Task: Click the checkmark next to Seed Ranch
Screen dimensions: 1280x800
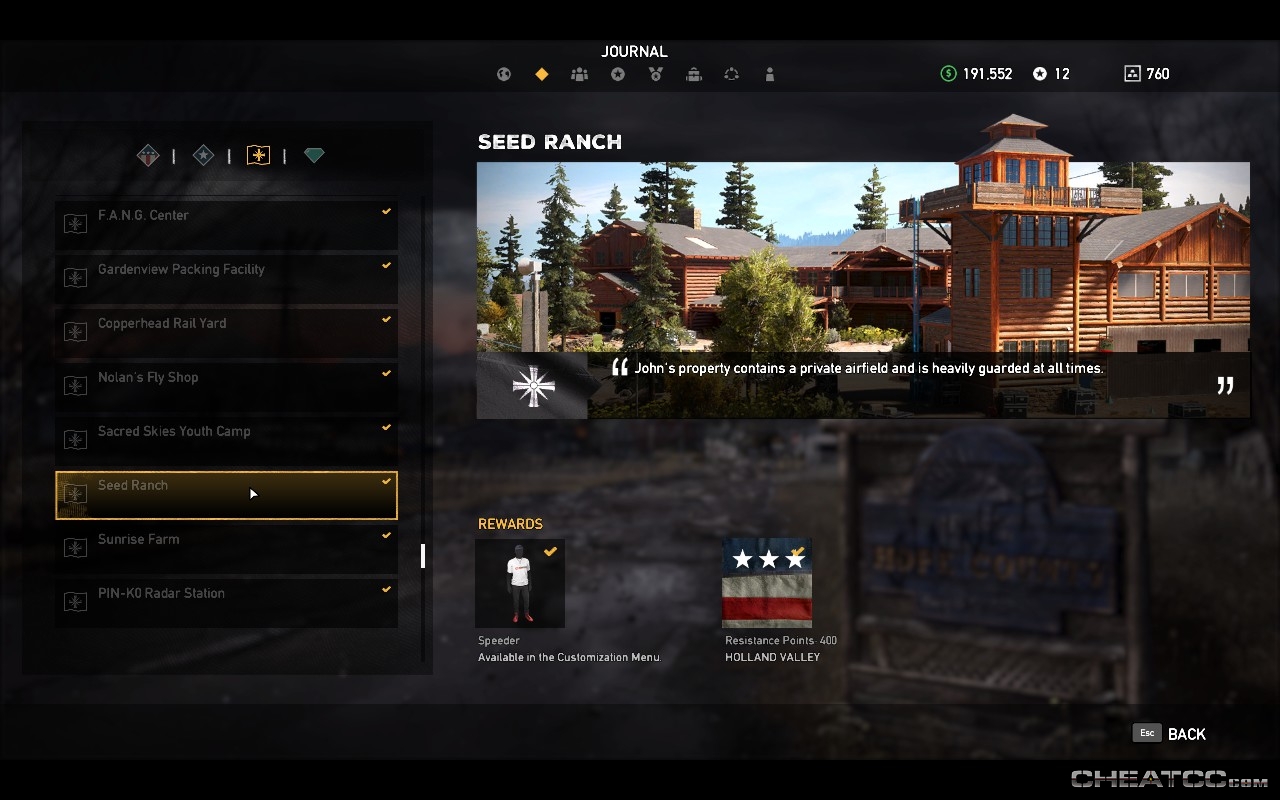Action: (x=386, y=481)
